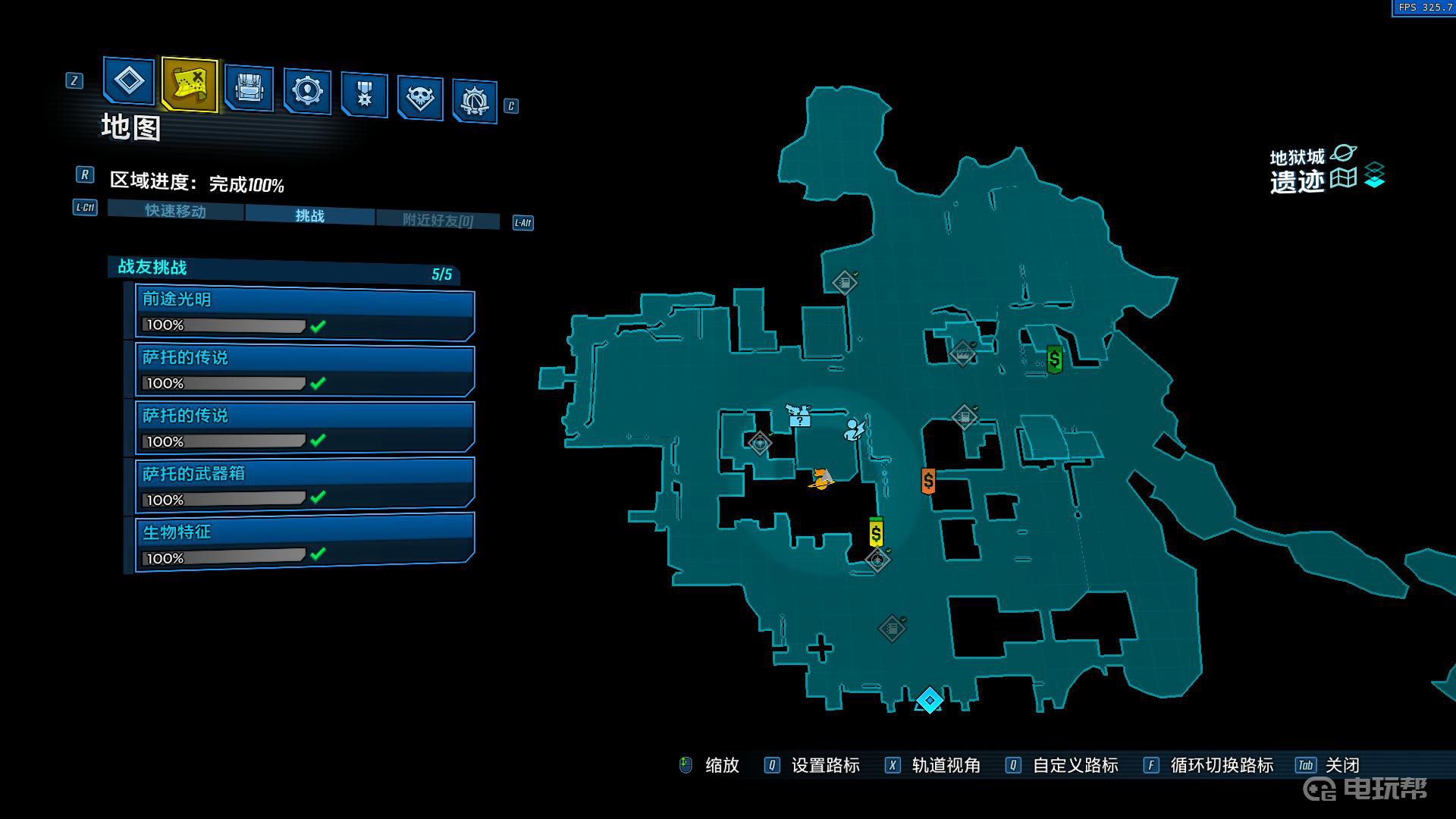The height and width of the screenshot is (819, 1456).
Task: Open the missions tab with the diamond icon
Action: [128, 80]
